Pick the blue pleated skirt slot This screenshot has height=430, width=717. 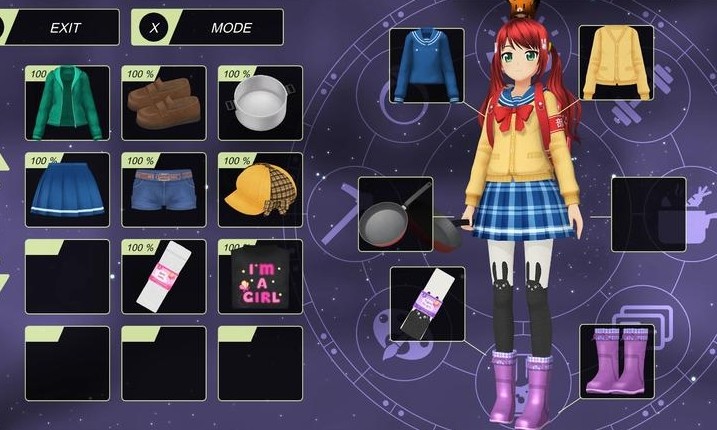click(x=67, y=190)
